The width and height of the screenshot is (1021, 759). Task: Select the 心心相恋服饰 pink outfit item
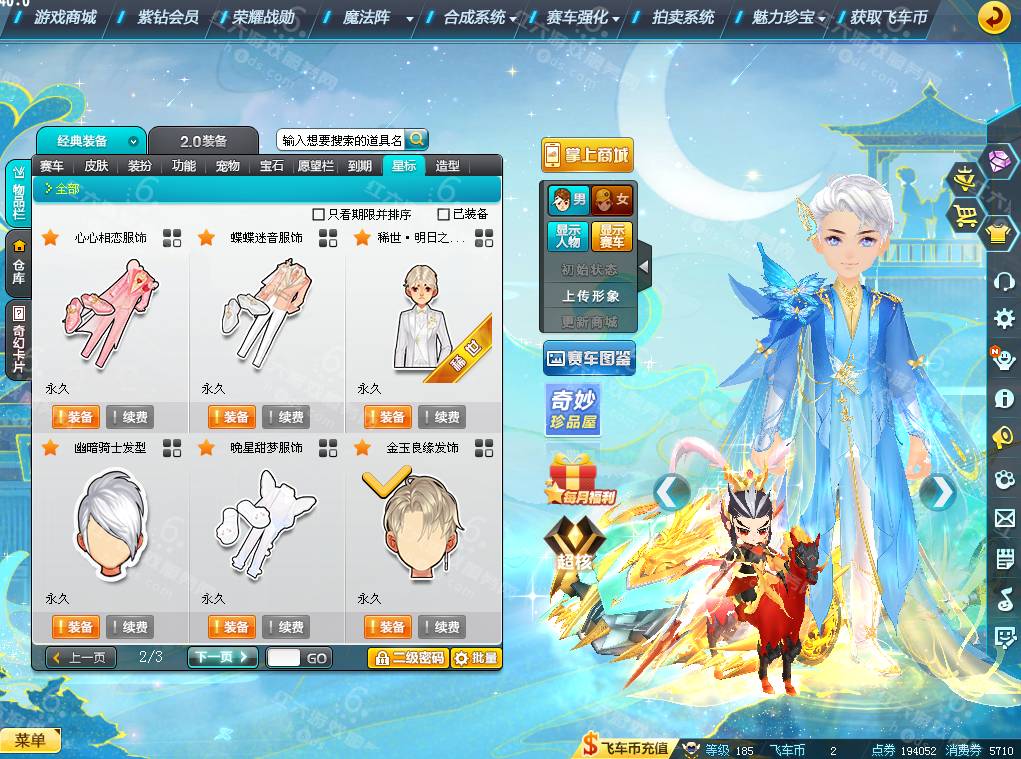click(x=109, y=312)
